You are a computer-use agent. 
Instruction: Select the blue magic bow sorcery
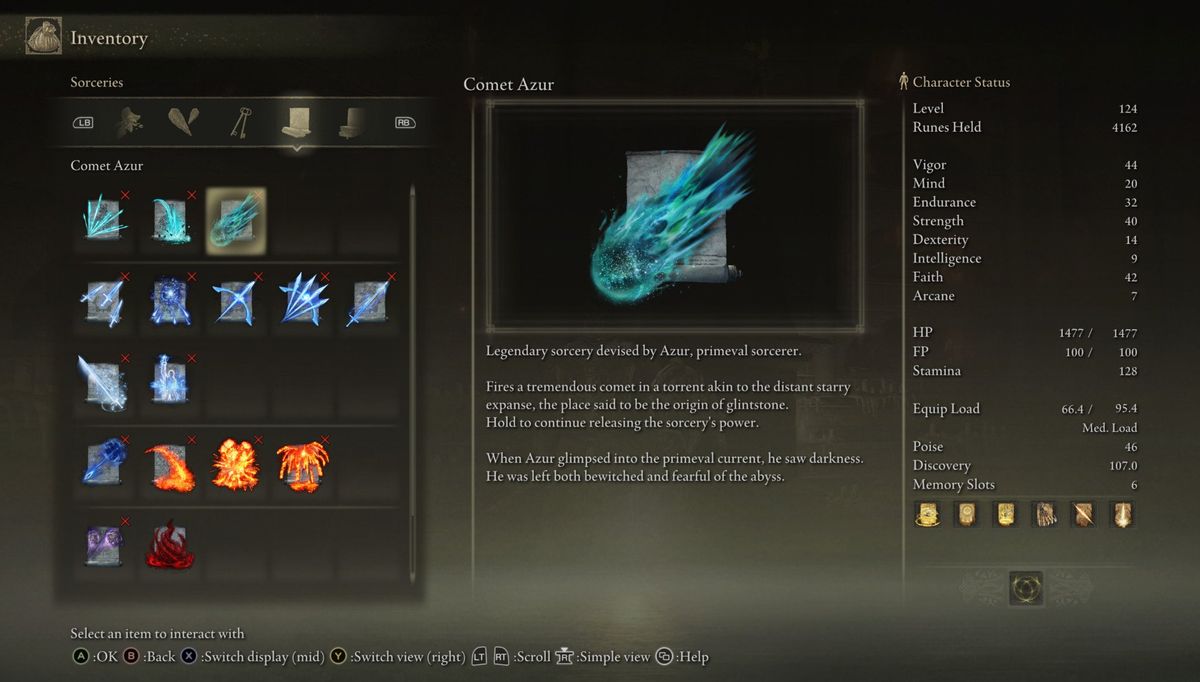[236, 302]
